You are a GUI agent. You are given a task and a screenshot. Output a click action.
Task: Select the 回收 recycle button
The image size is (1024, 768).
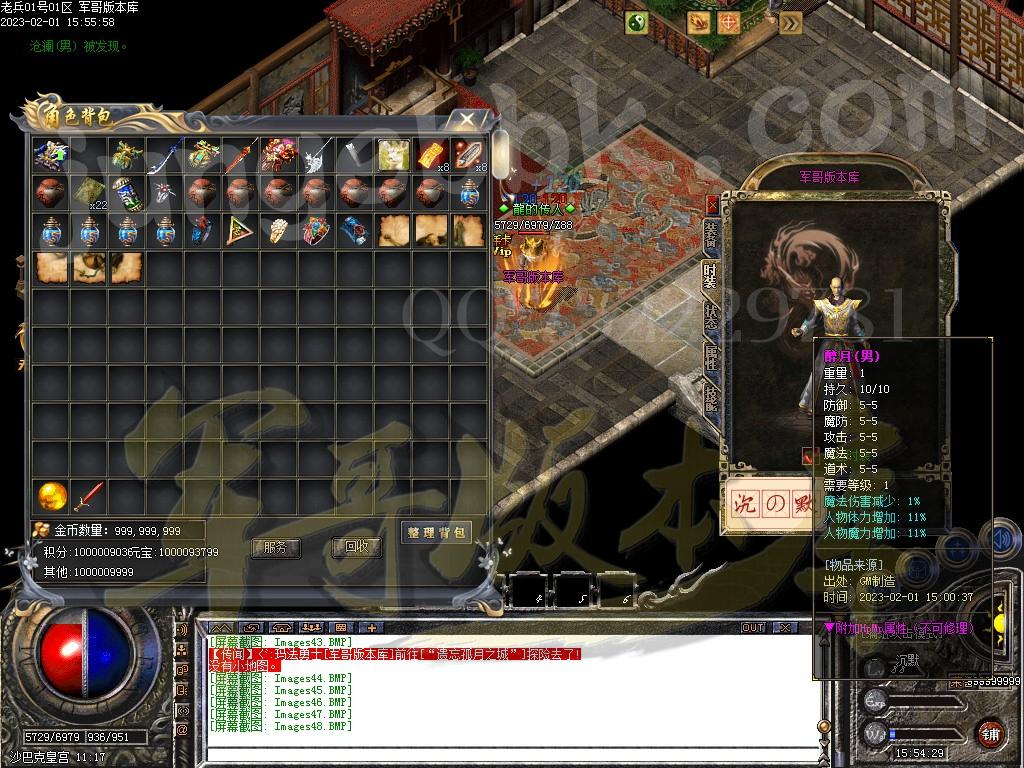click(357, 547)
